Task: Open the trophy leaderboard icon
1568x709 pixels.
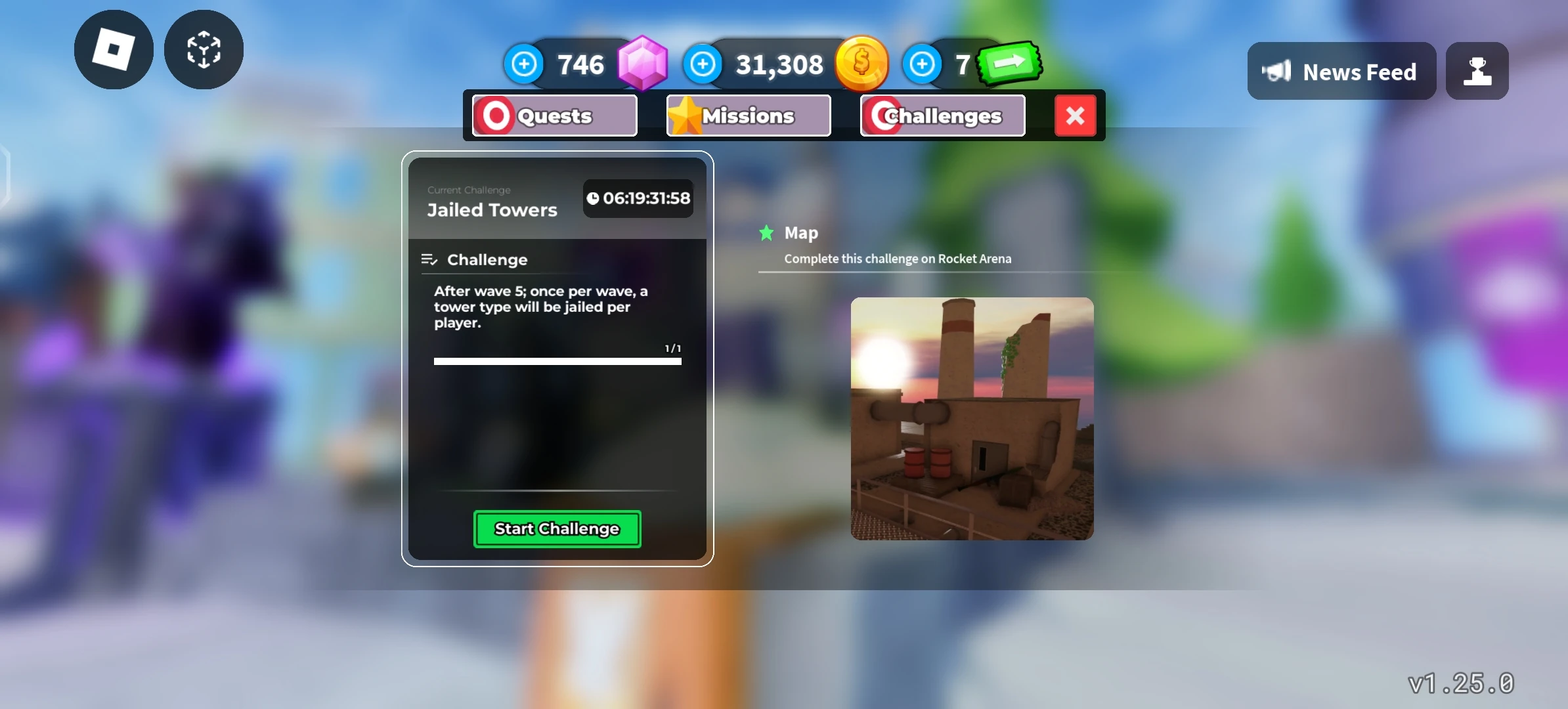Action: pyautogui.click(x=1477, y=71)
